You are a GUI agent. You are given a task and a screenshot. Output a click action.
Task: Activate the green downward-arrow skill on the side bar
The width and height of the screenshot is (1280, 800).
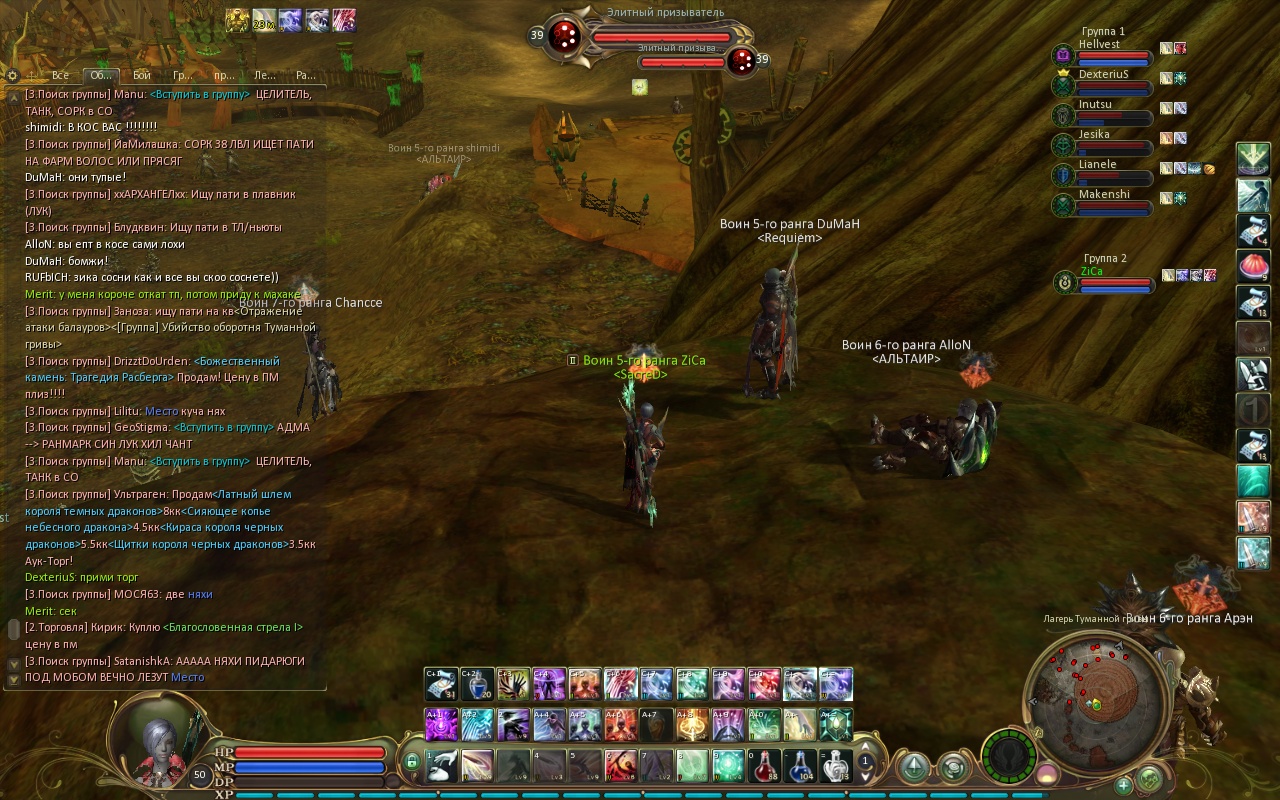pos(1253,157)
